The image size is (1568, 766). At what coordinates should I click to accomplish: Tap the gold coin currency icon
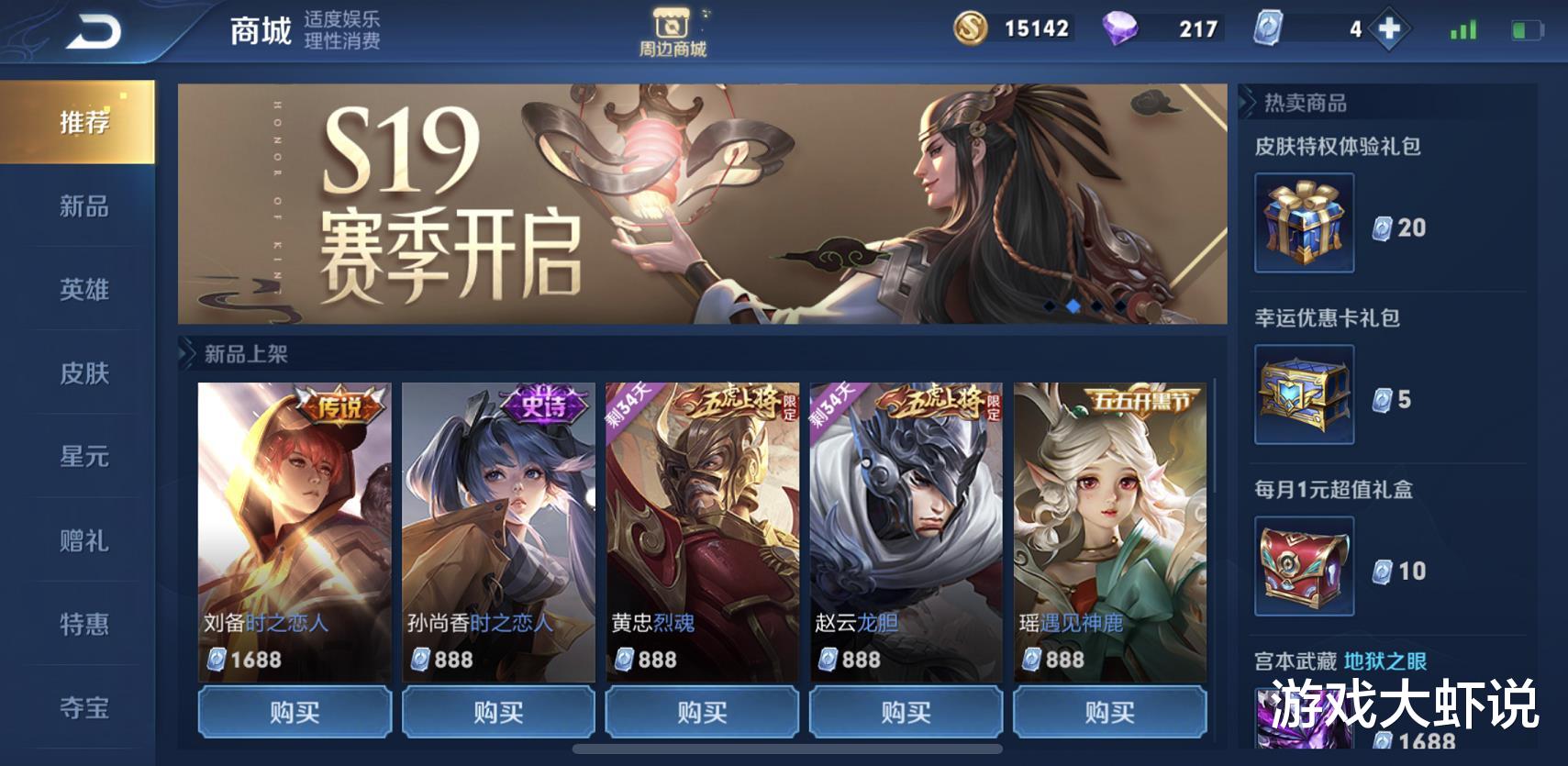(972, 29)
